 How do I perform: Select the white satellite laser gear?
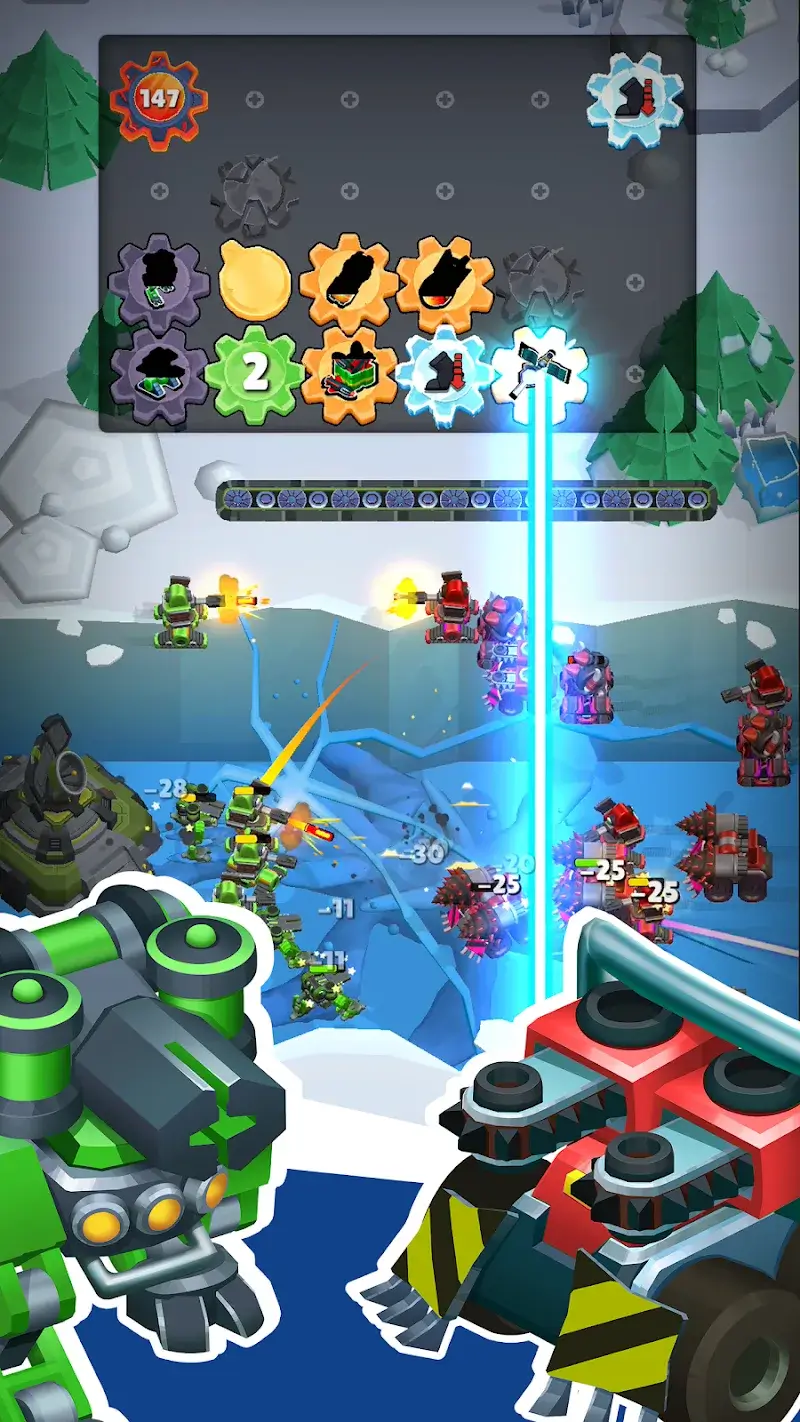(x=540, y=374)
